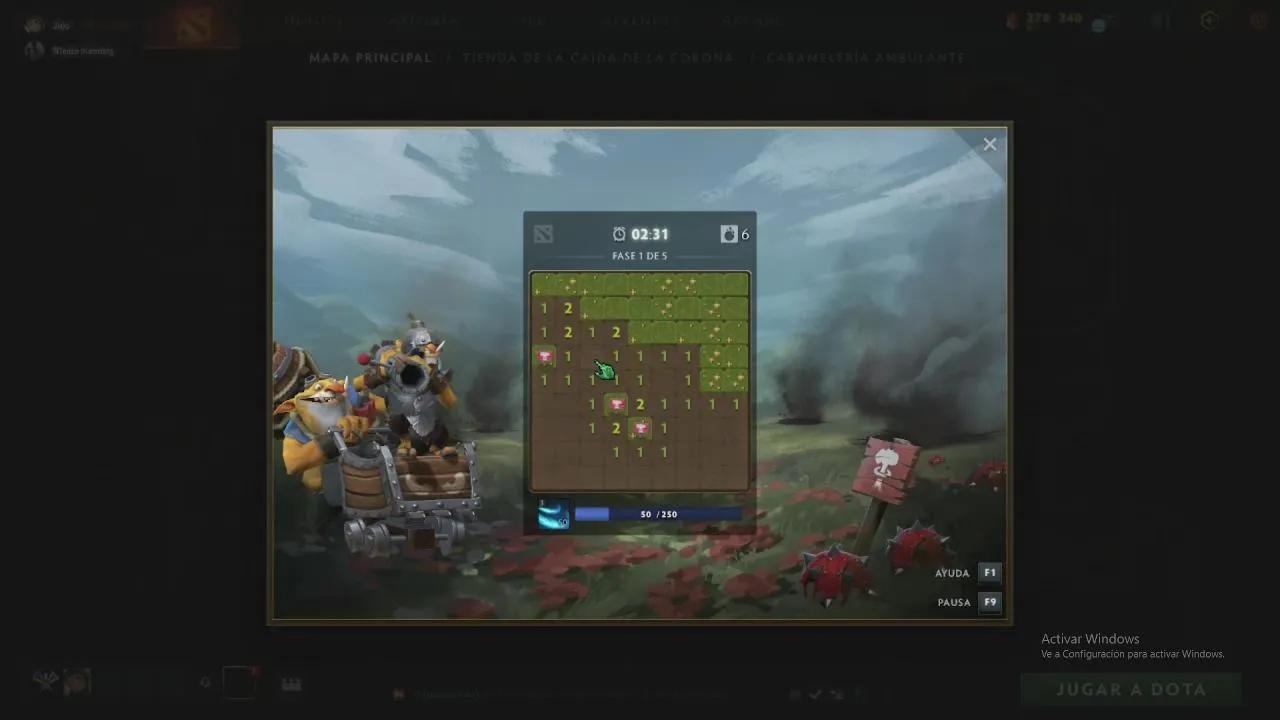Select the MAPA PRINCIPAL tab

[370, 57]
